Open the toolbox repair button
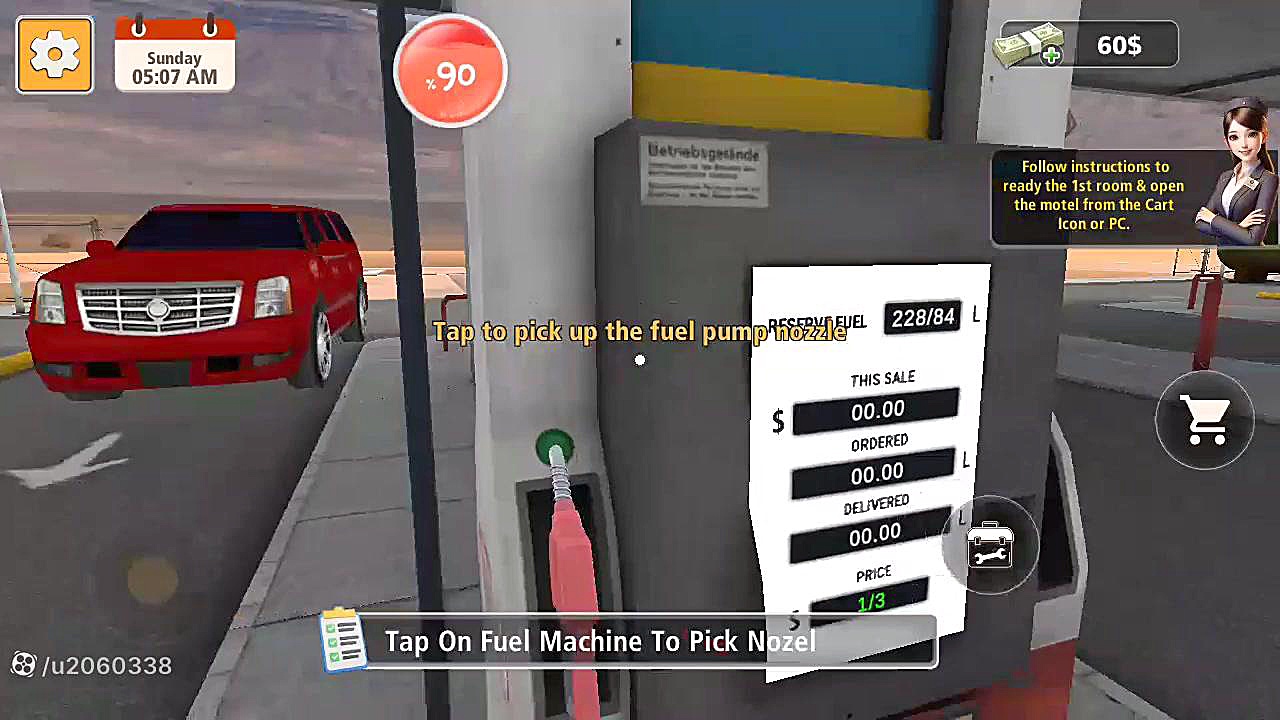1280x720 pixels. tap(990, 546)
